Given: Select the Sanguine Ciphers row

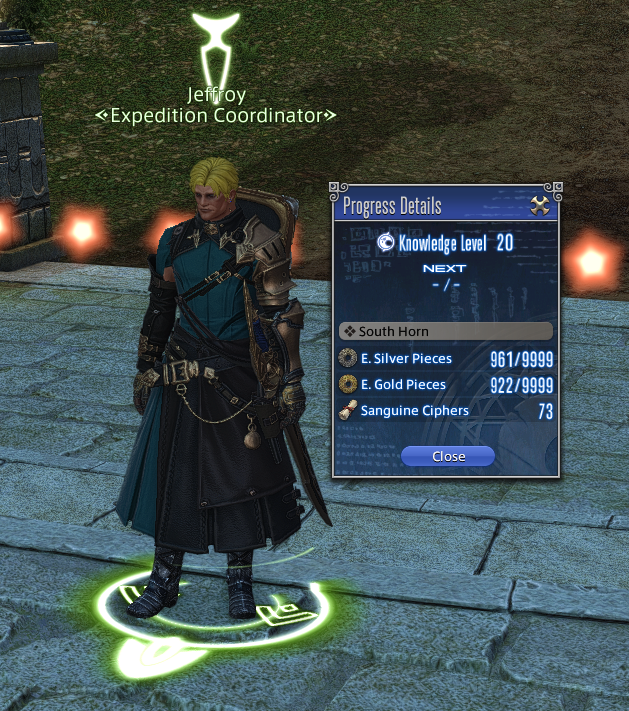Looking at the screenshot, I should pos(446,410).
